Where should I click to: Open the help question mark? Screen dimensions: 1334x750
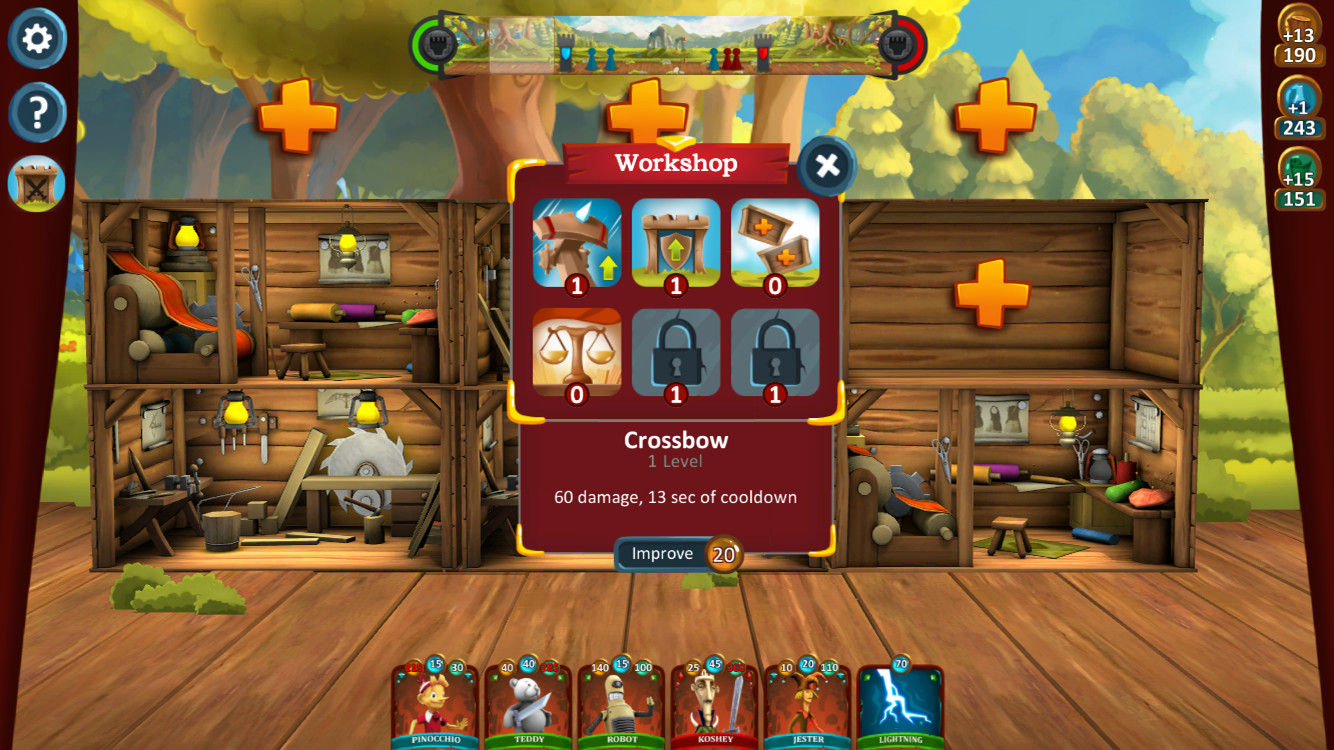coord(37,112)
